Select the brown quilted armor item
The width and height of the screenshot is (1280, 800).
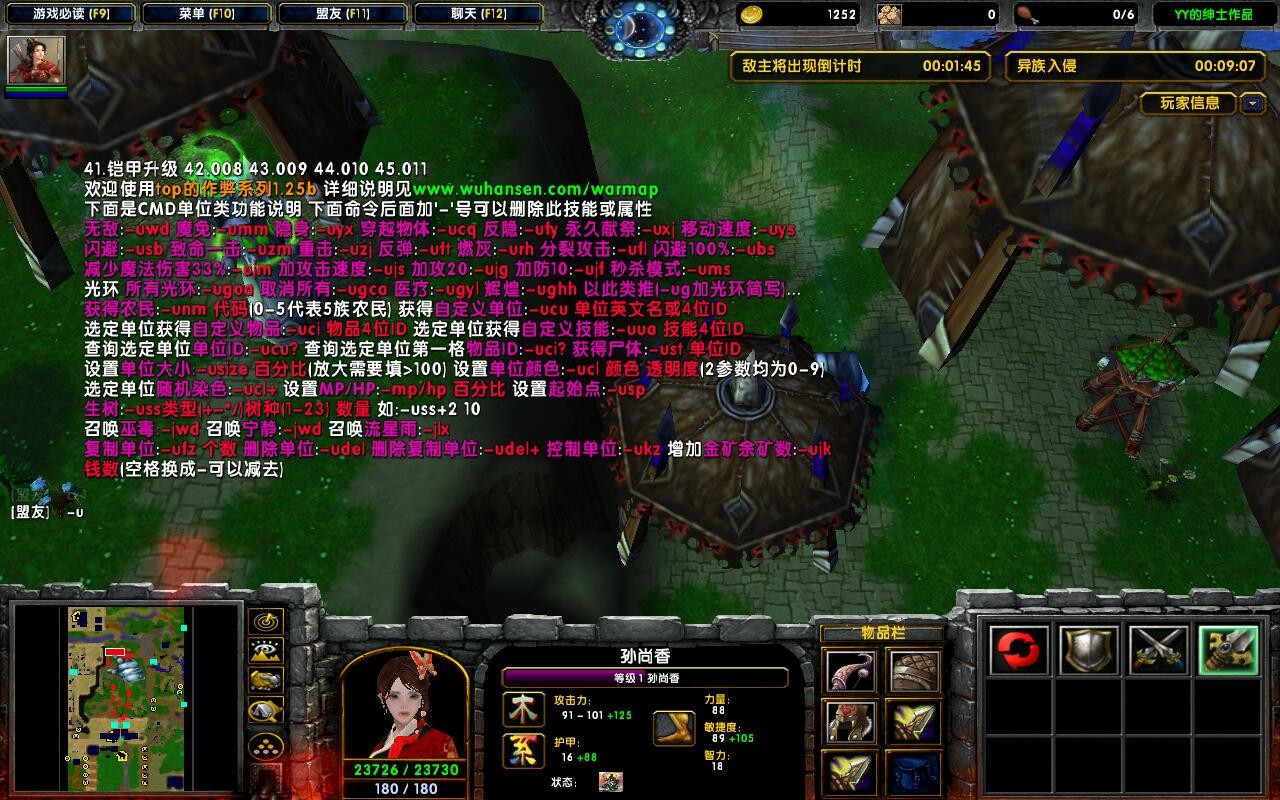[x=914, y=671]
